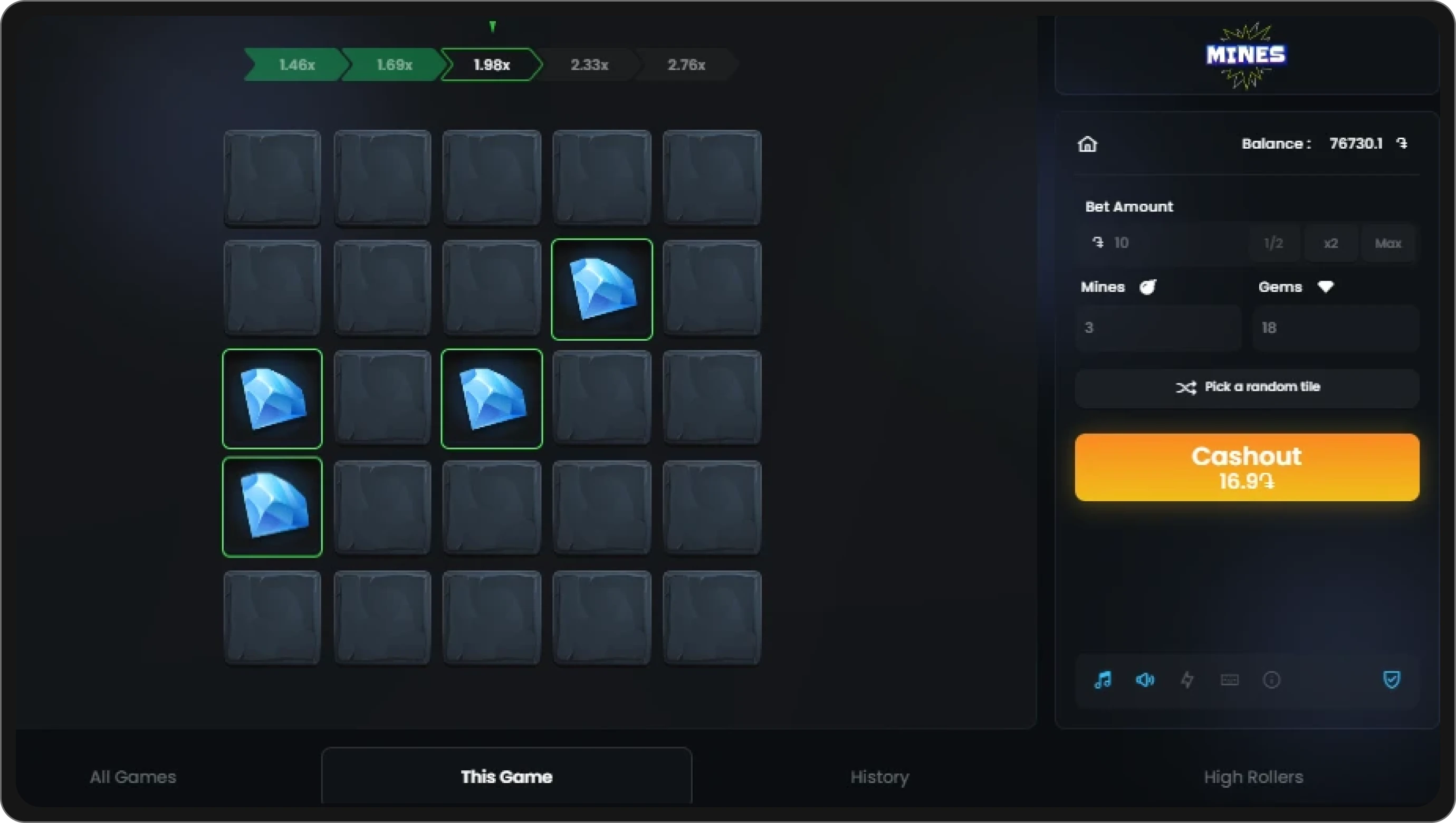Open keyboard shortcuts via hotkeys icon
This screenshot has height=823, width=1456.
1229,680
